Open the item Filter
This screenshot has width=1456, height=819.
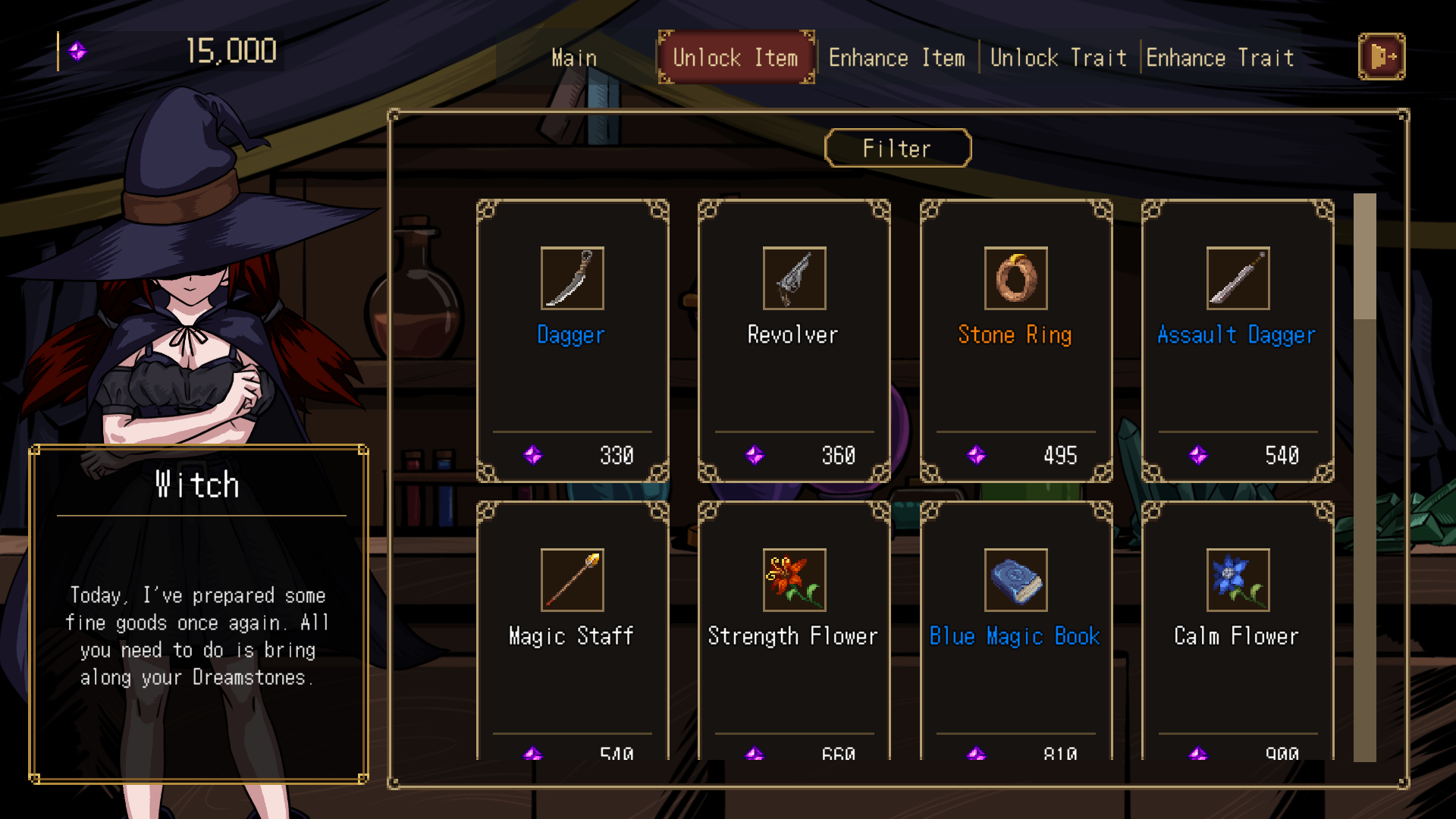pos(897,148)
